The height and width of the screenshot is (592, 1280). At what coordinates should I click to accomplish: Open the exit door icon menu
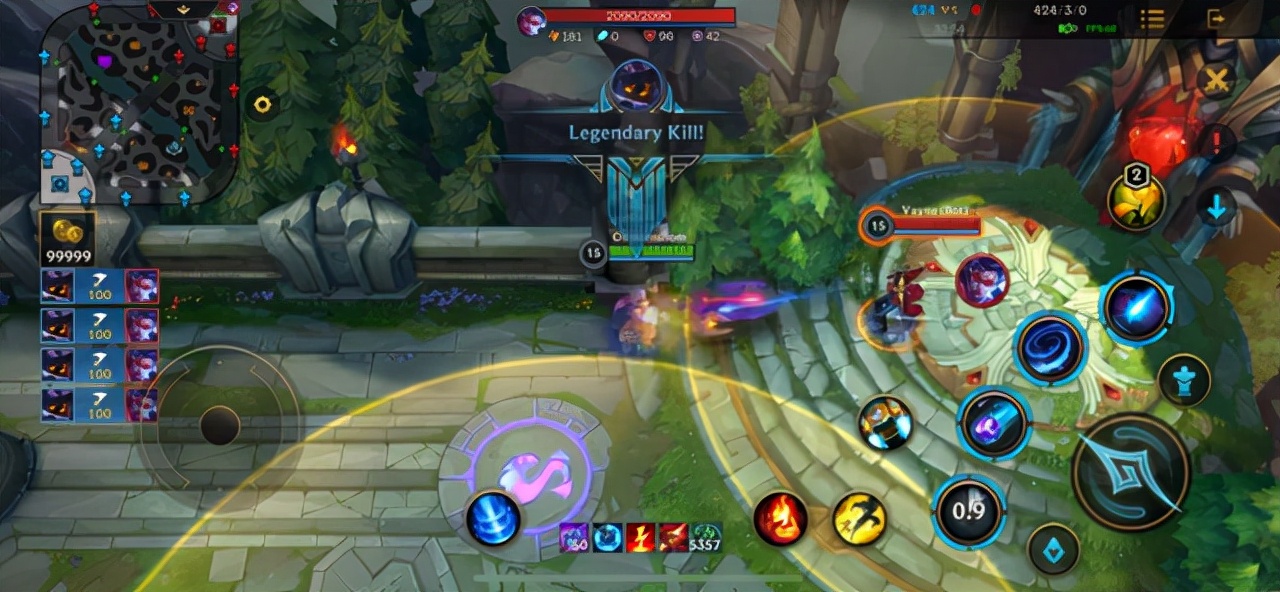tap(1216, 19)
